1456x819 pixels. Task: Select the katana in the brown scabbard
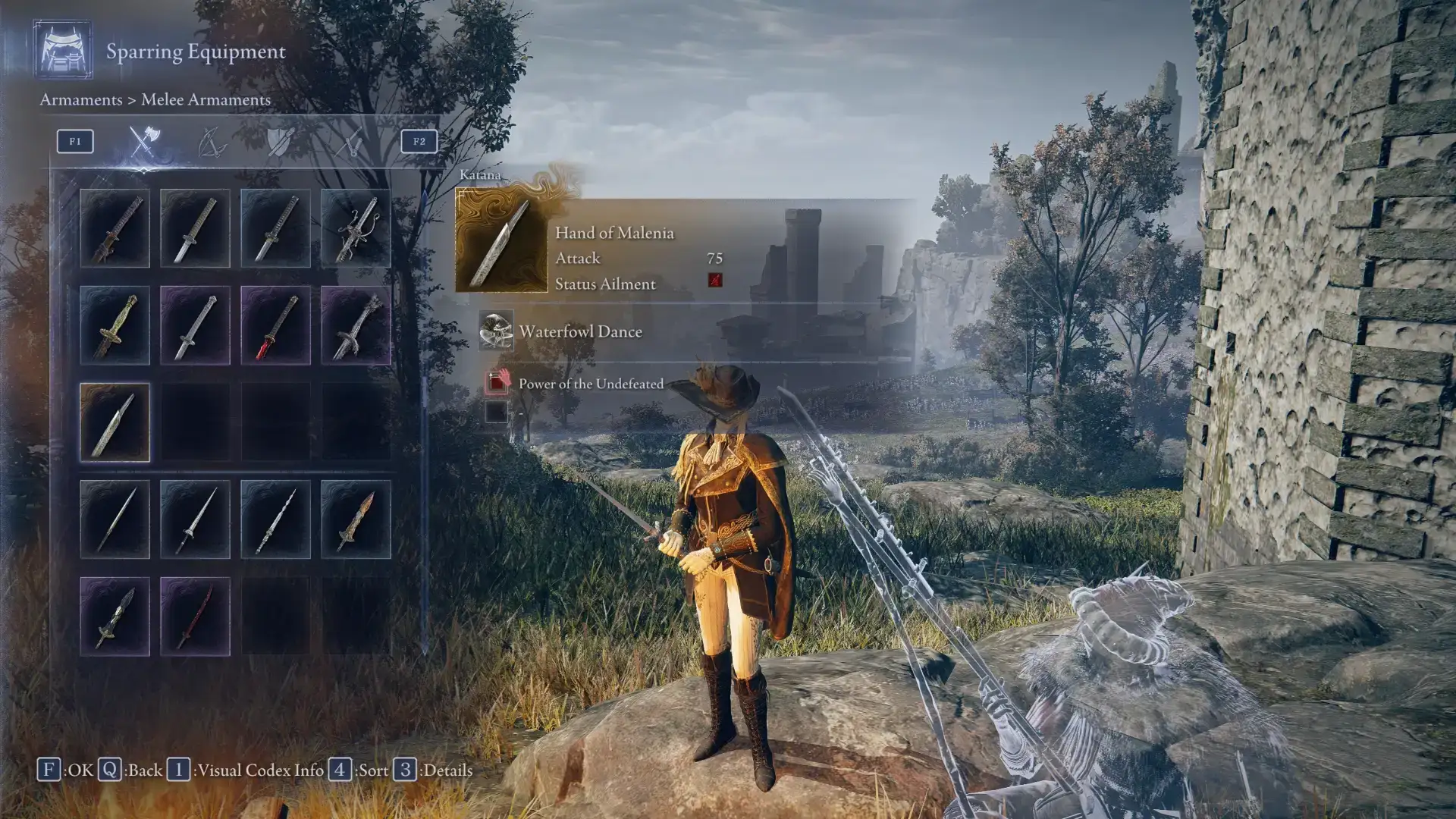115,228
